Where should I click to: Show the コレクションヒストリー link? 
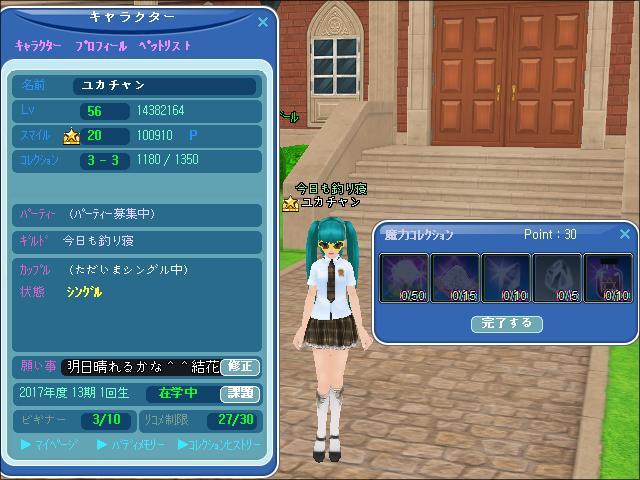click(x=219, y=444)
